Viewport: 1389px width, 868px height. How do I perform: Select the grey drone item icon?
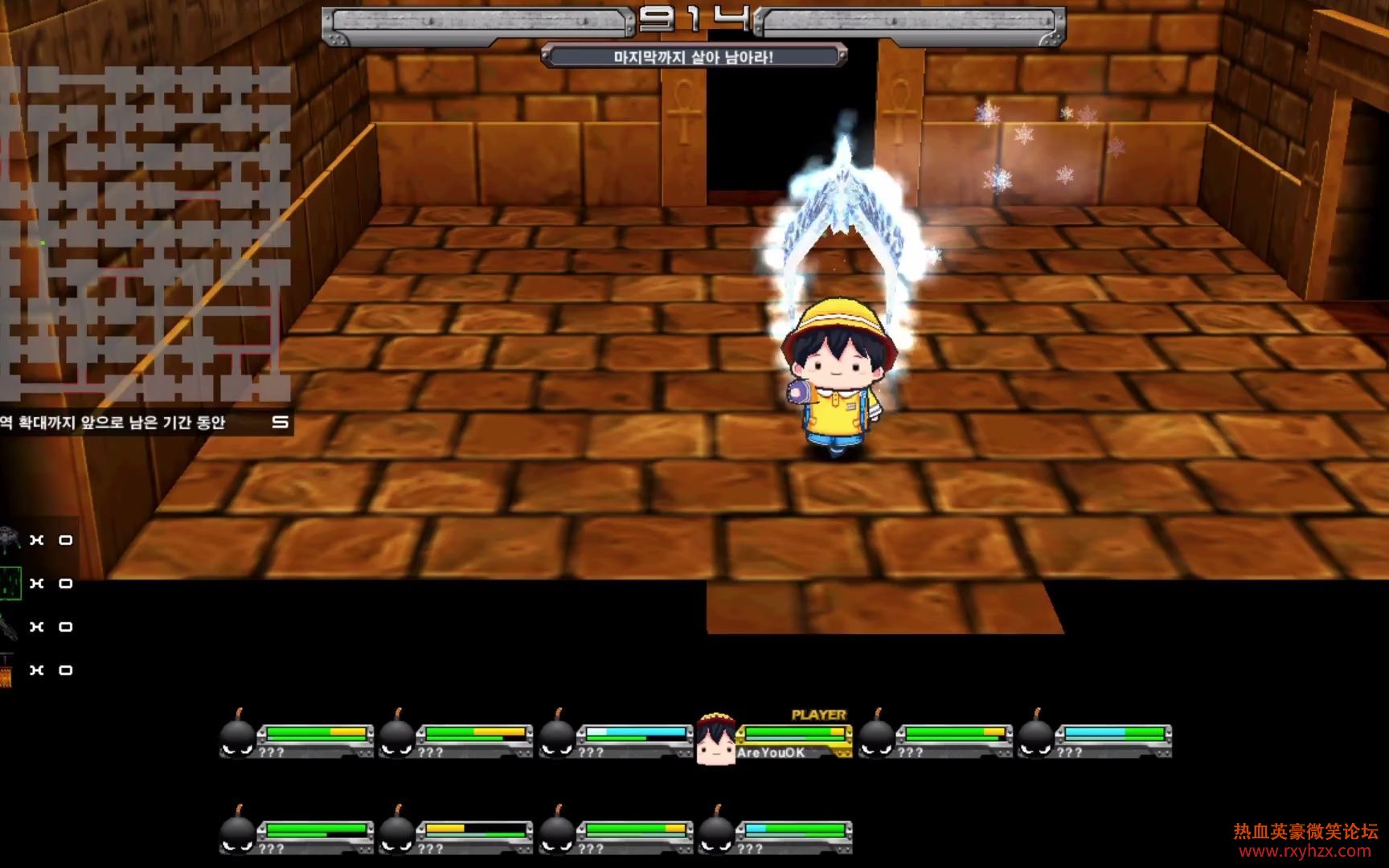click(10, 539)
